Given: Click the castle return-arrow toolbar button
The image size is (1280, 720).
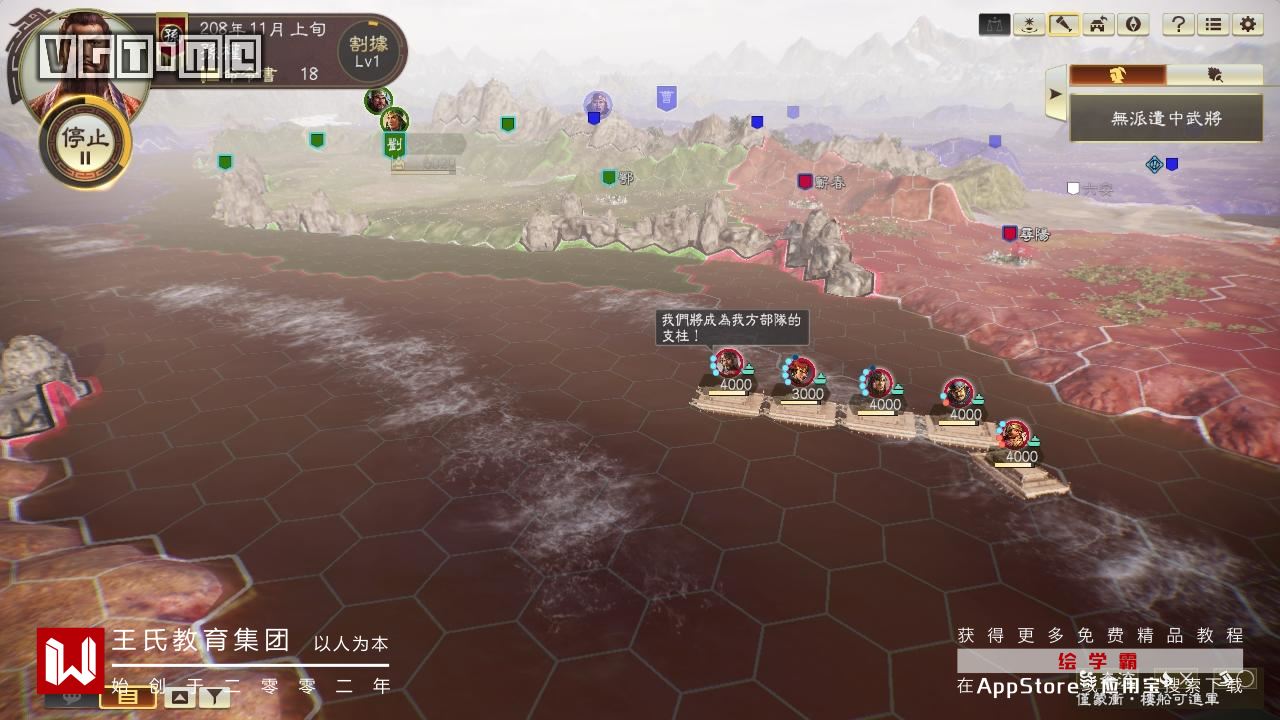Looking at the screenshot, I should coord(1097,25).
